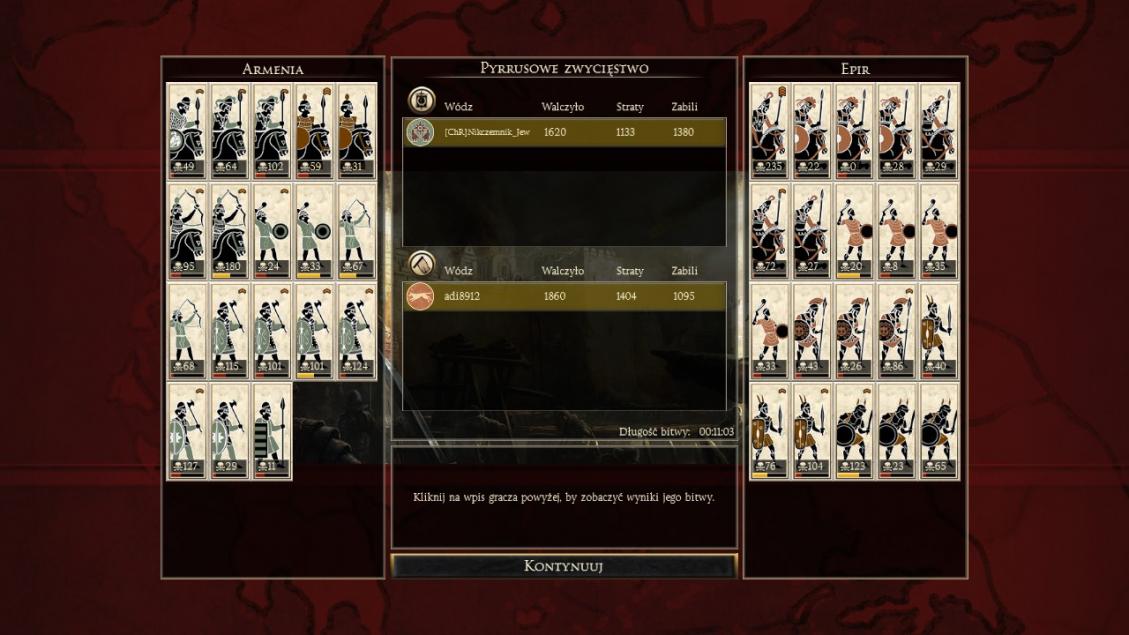Select Epir general card with 235 kills
Image resolution: width=1129 pixels, height=635 pixels.
[770, 131]
